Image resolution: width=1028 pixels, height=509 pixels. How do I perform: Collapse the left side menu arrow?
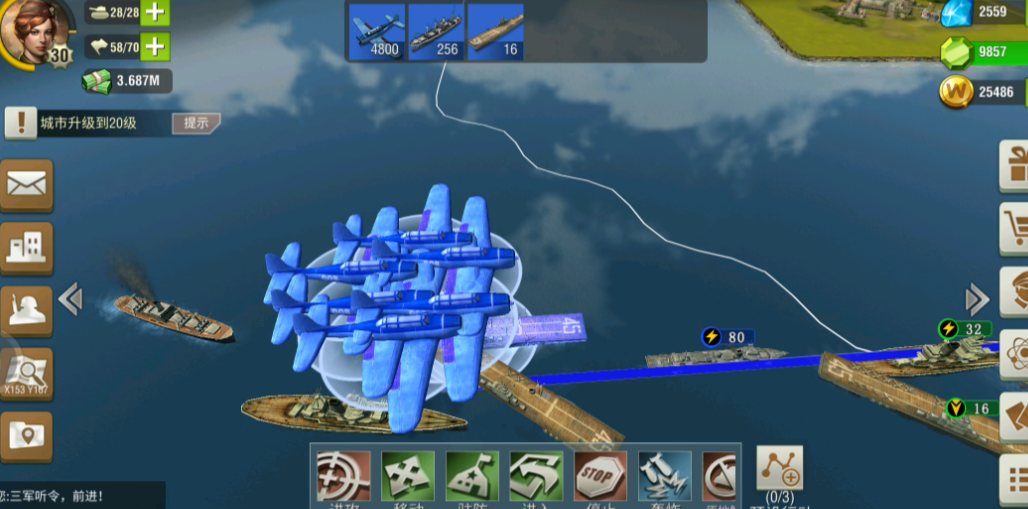70,298
